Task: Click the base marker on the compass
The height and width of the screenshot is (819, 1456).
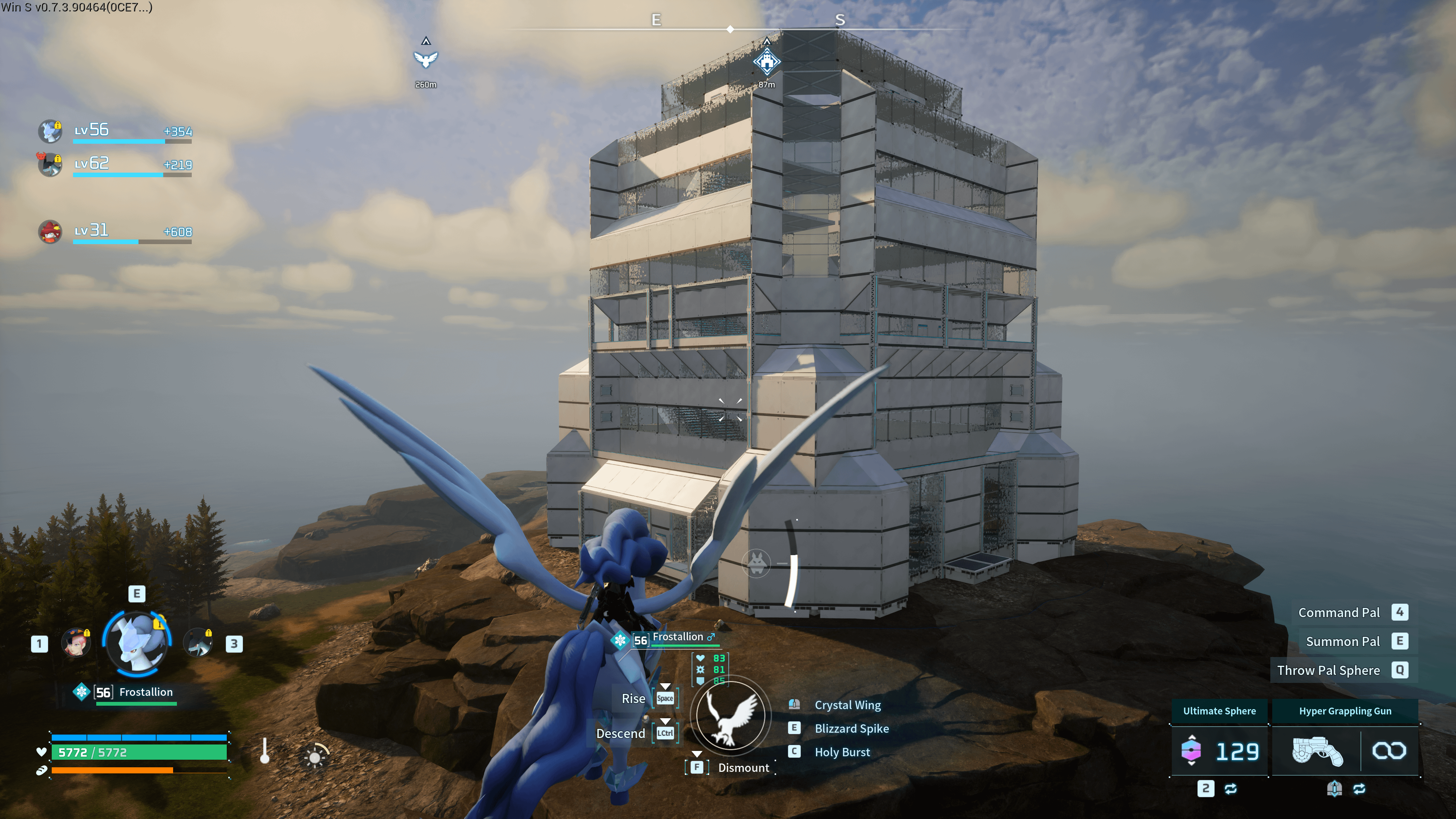Action: pos(767,61)
